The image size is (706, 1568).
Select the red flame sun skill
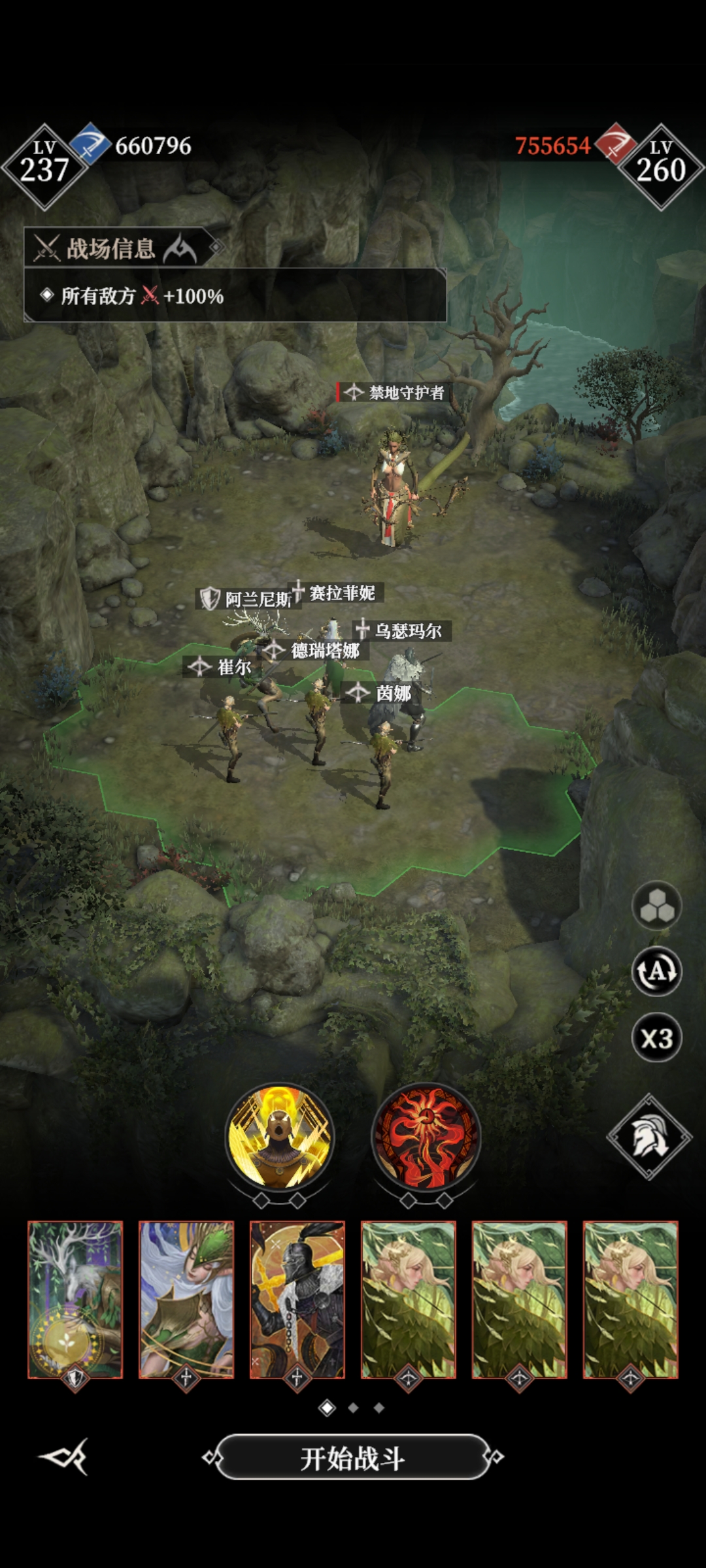click(426, 1137)
